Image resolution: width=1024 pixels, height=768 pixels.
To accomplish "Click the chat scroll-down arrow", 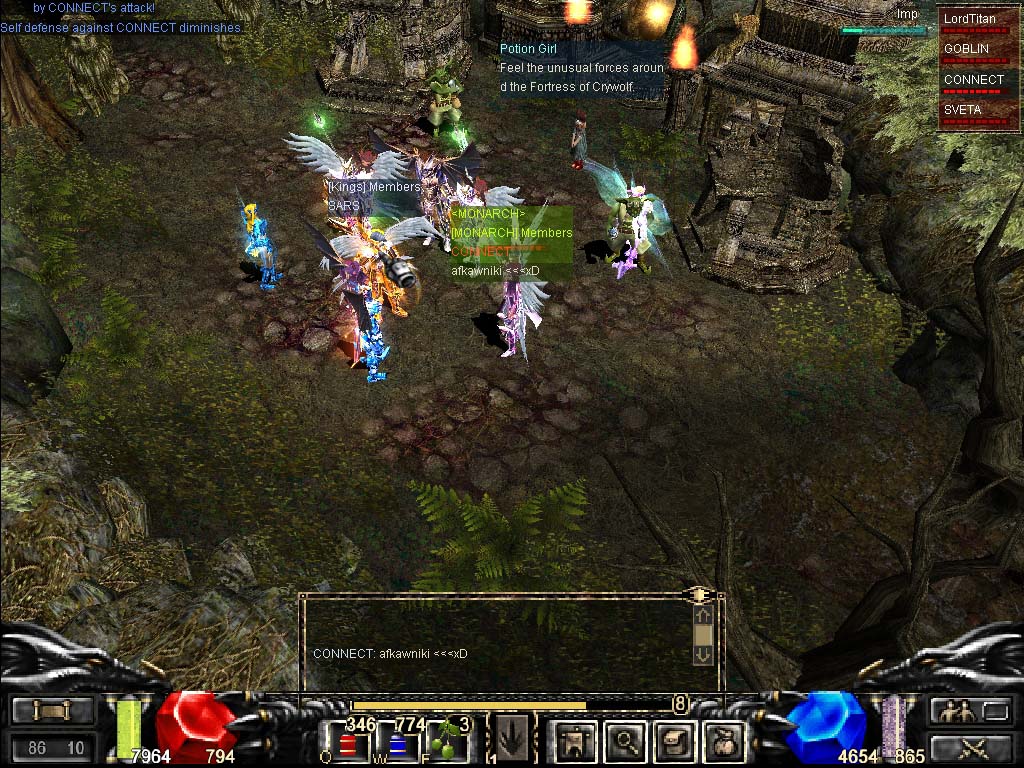I will pyautogui.click(x=703, y=654).
